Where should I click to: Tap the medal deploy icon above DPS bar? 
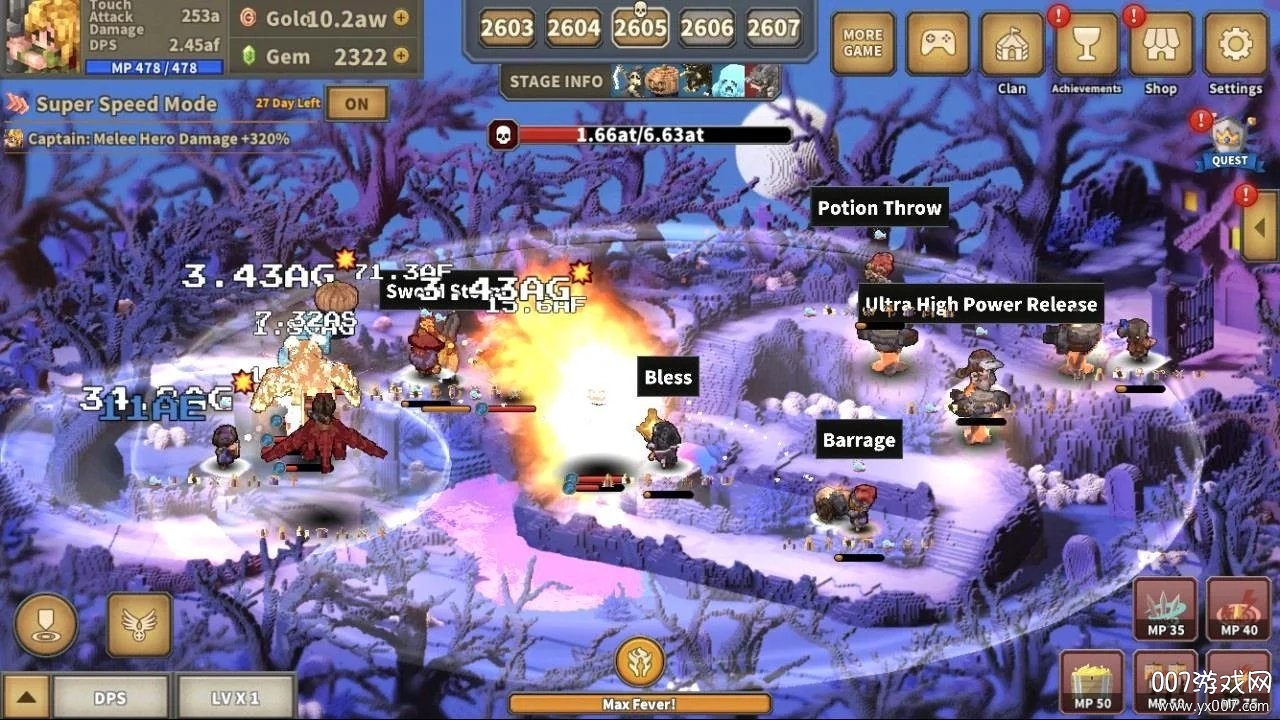coord(46,625)
